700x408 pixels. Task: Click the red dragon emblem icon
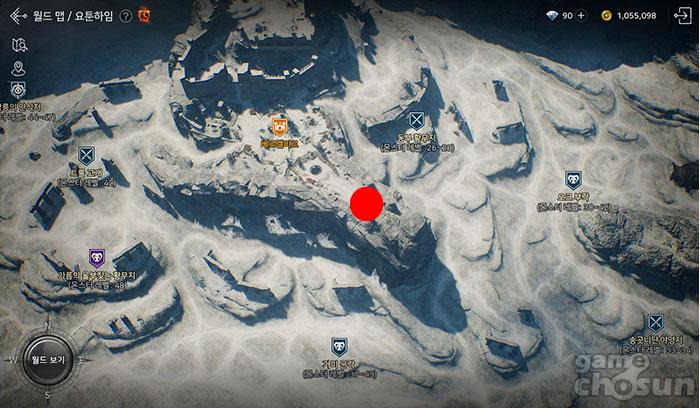144,16
